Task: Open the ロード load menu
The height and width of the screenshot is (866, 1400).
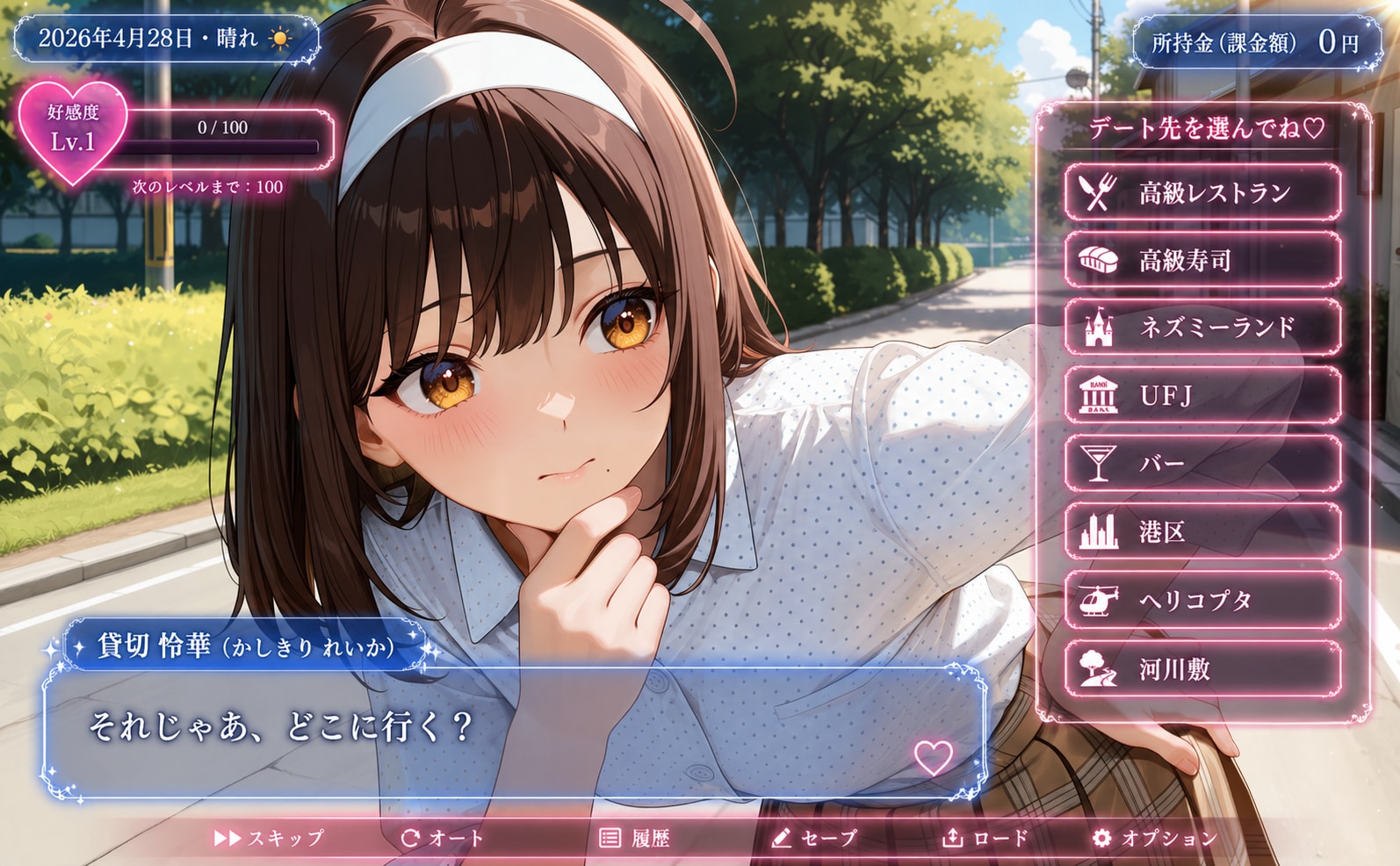Action: point(985,838)
